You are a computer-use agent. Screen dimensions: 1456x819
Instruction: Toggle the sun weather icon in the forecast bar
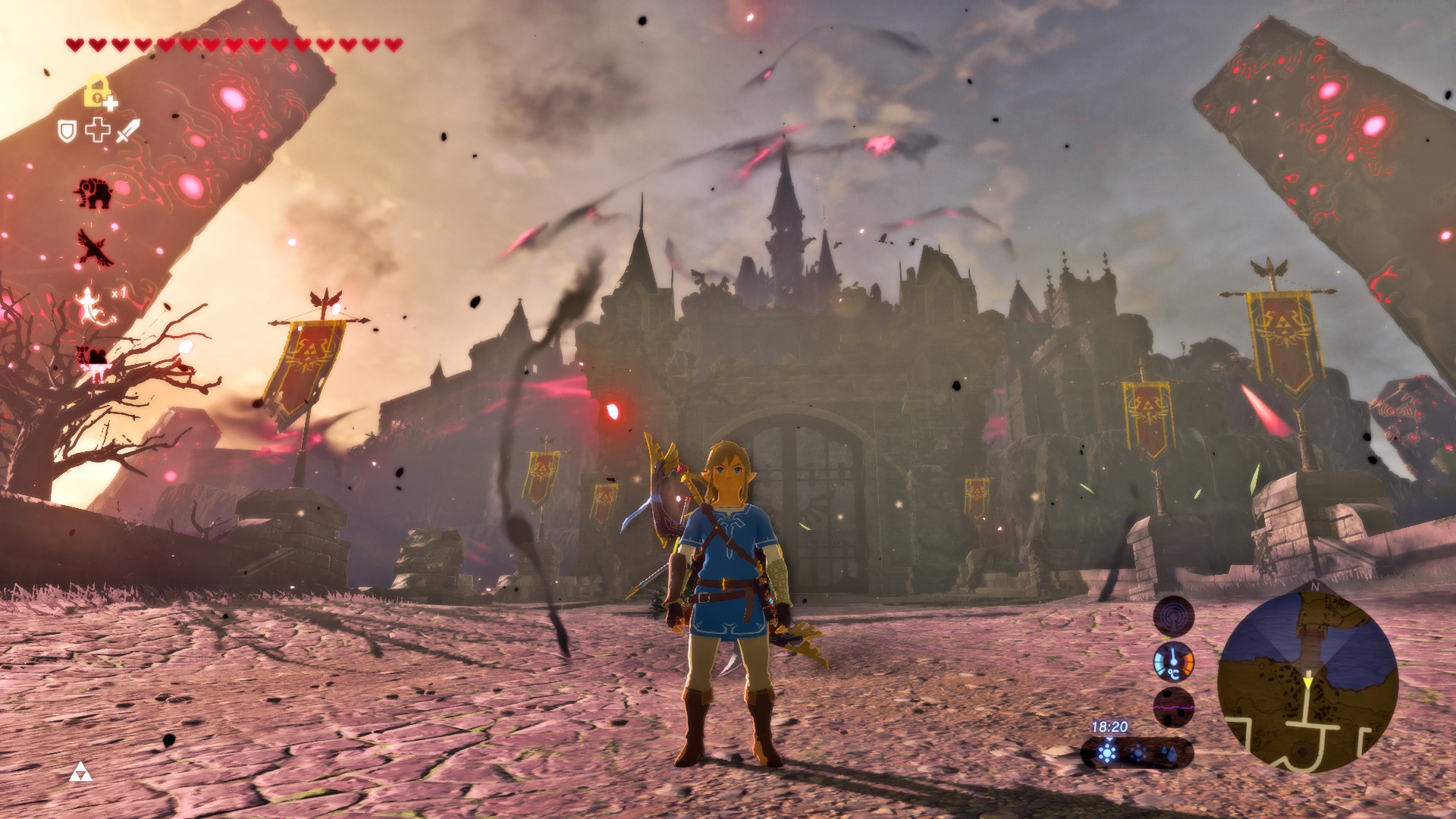[x=1107, y=752]
